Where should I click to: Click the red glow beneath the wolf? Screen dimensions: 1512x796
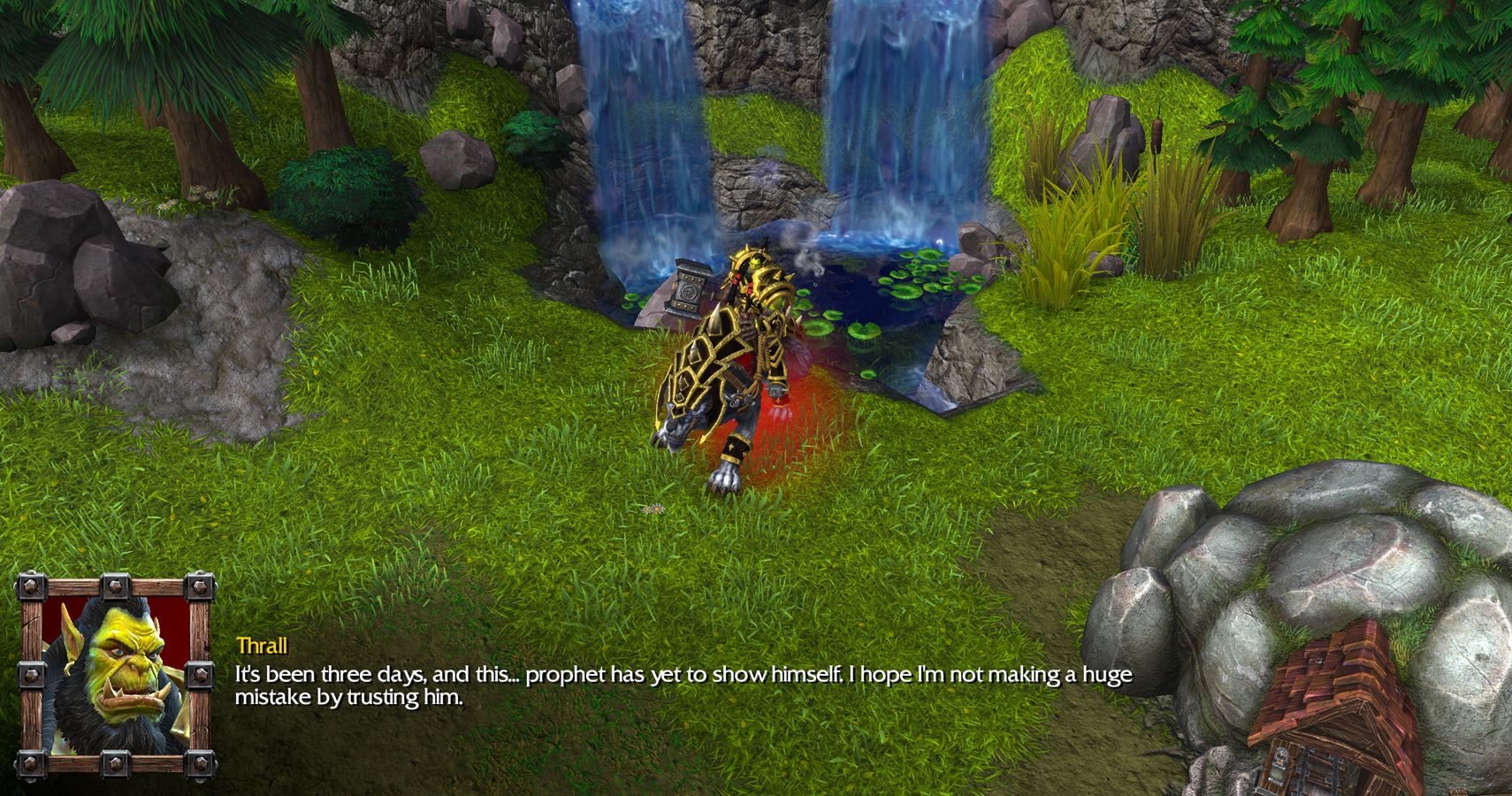796,416
